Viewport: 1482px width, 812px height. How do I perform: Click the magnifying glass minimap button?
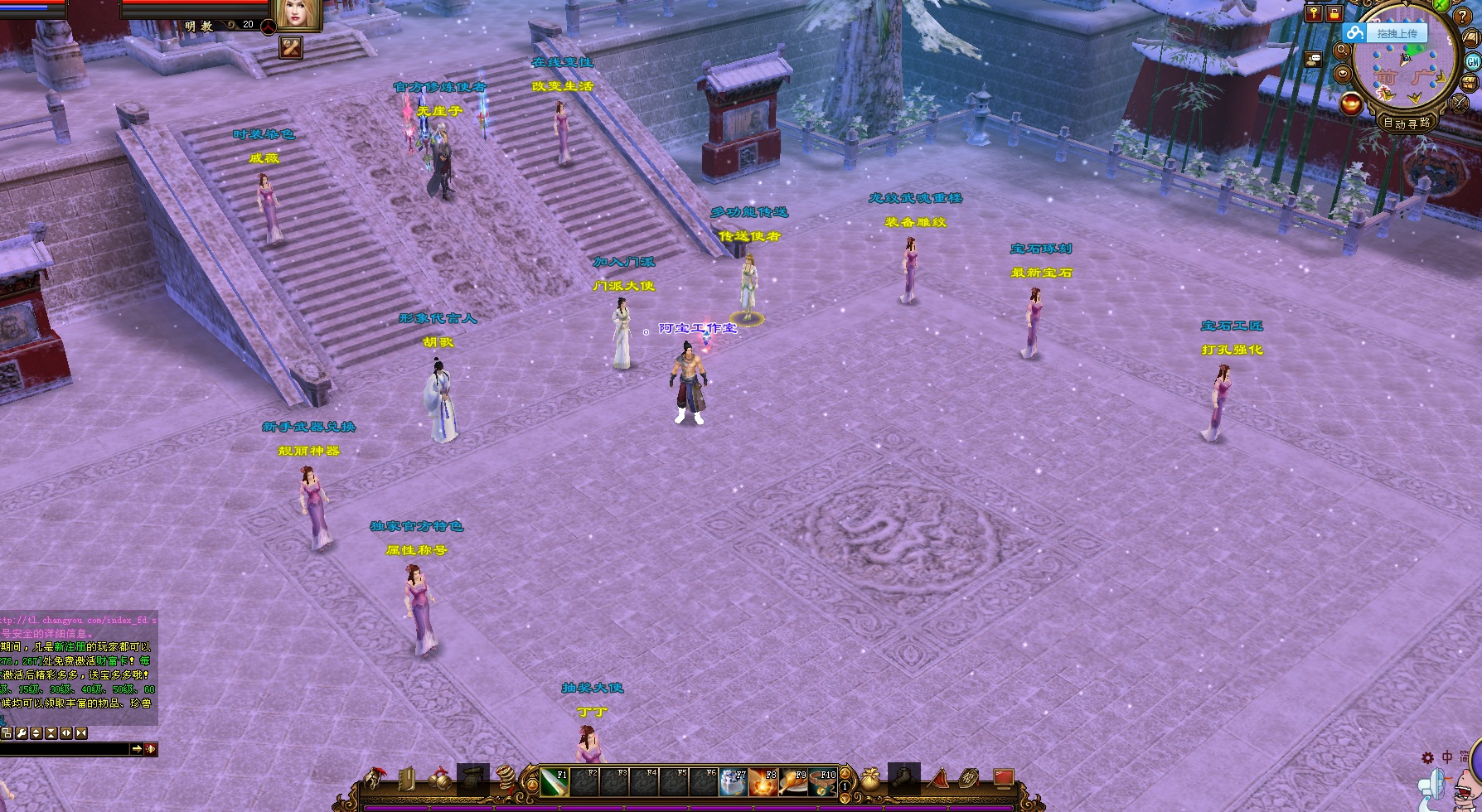(1342, 51)
